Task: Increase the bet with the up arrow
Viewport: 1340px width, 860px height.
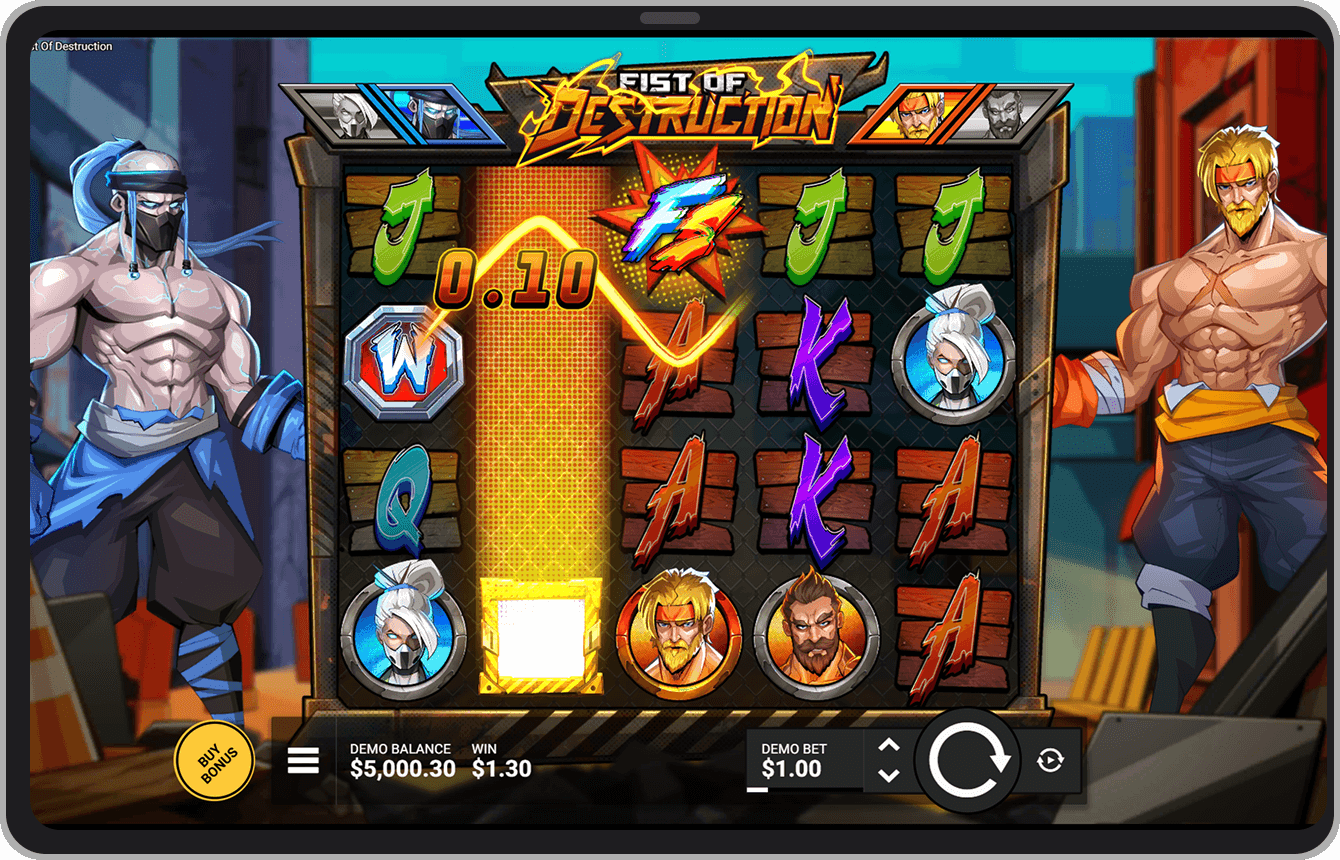Action: pyautogui.click(x=888, y=744)
